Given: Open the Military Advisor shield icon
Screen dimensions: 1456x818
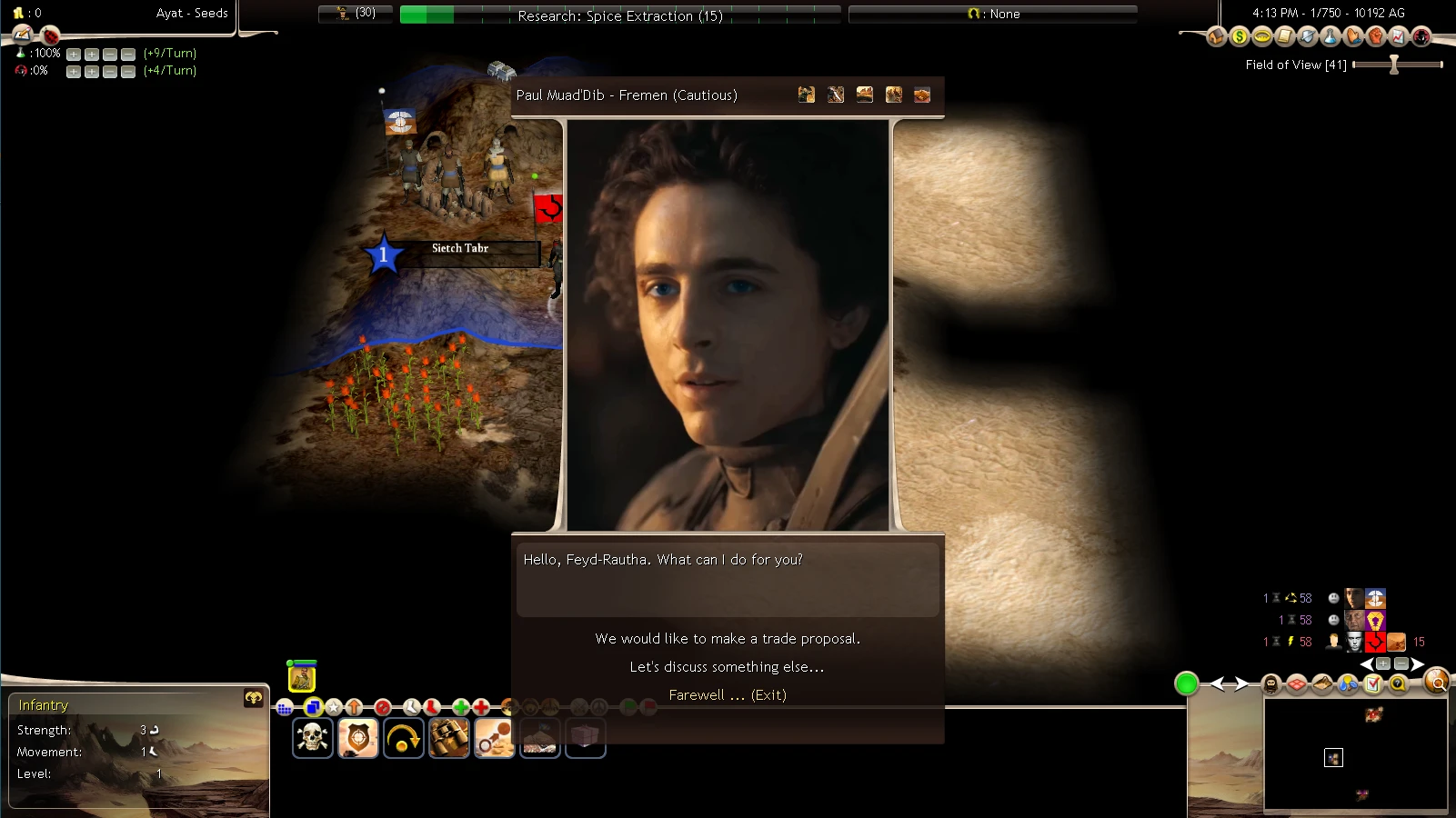Looking at the screenshot, I should [x=1308, y=37].
